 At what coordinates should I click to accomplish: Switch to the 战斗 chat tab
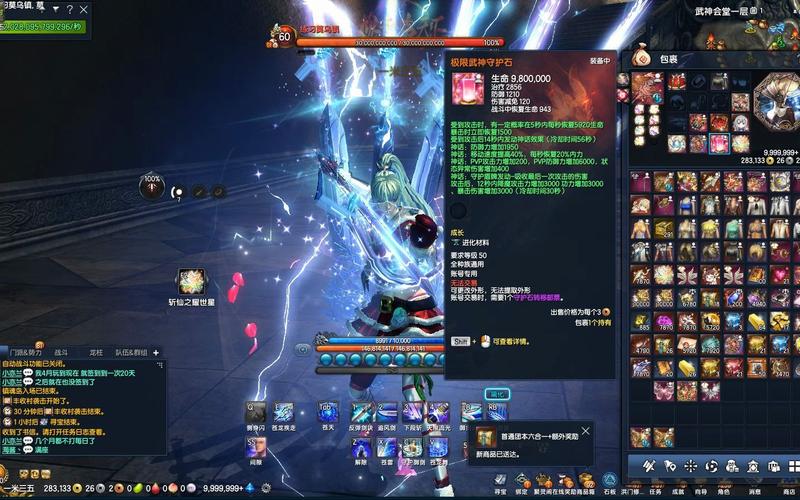point(61,352)
